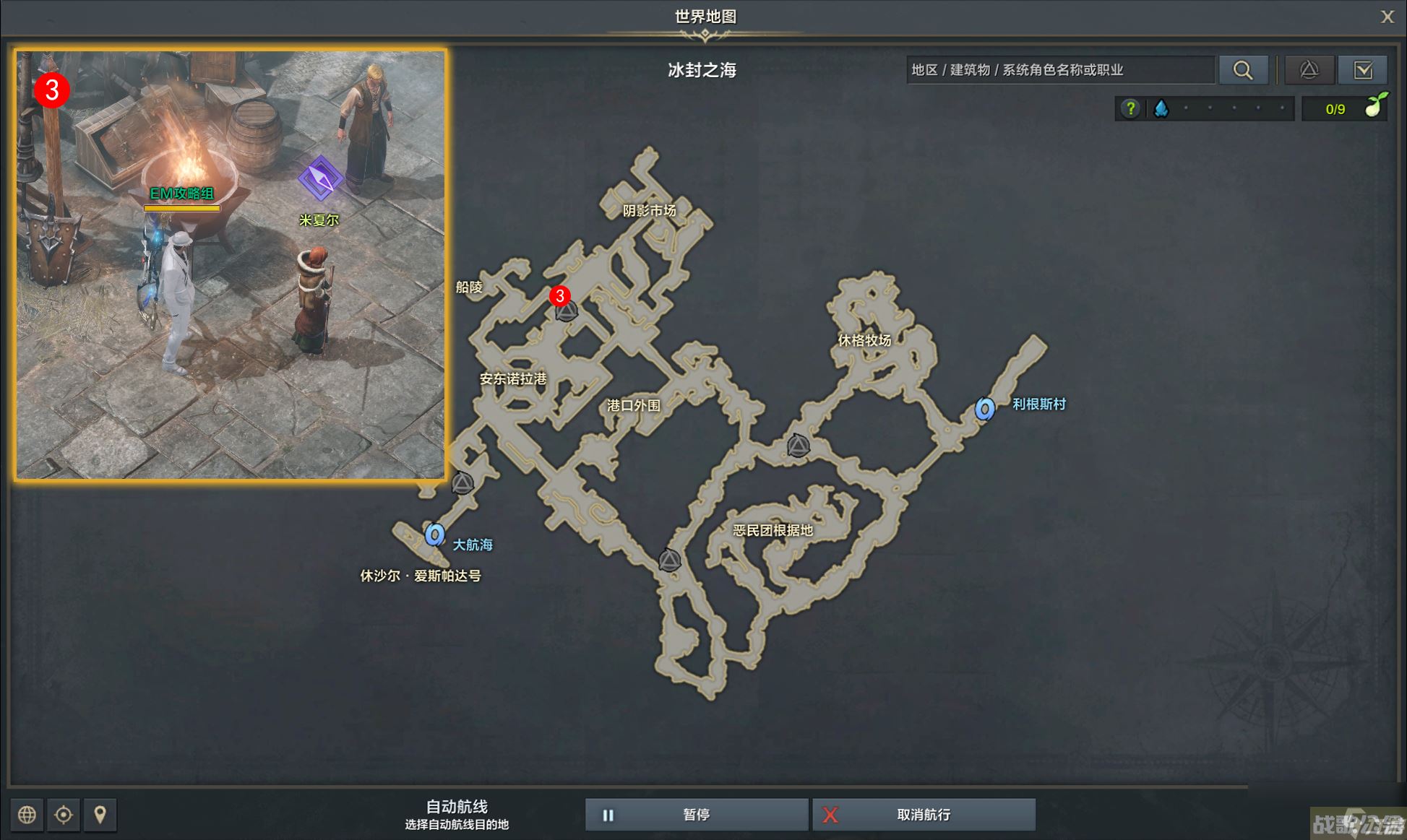
Task: Open the NPC location preview thumbnail
Action: [231, 264]
